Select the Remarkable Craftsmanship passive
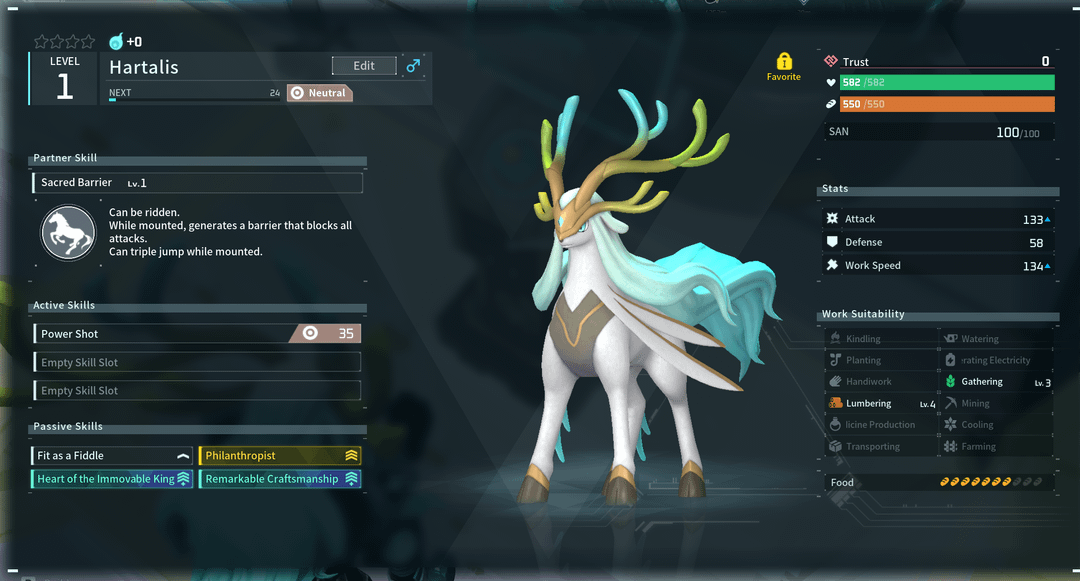This screenshot has width=1080, height=581. click(x=280, y=479)
